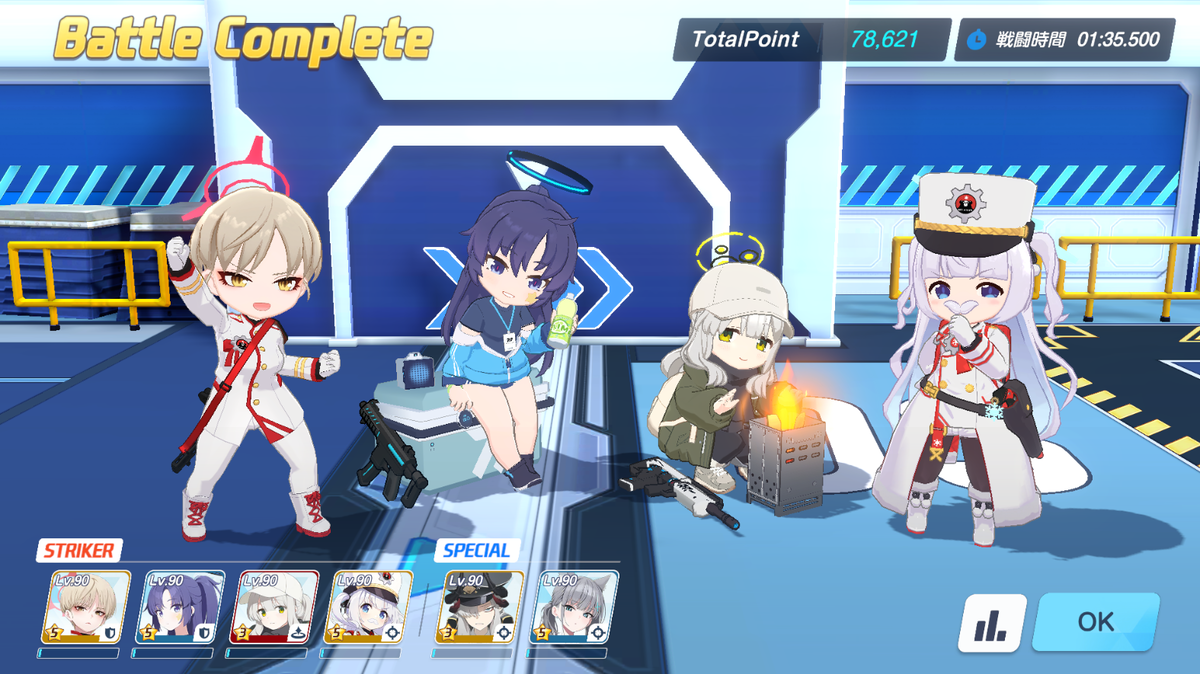Select the blonde short-haired striker portrait

pyautogui.click(x=86, y=607)
